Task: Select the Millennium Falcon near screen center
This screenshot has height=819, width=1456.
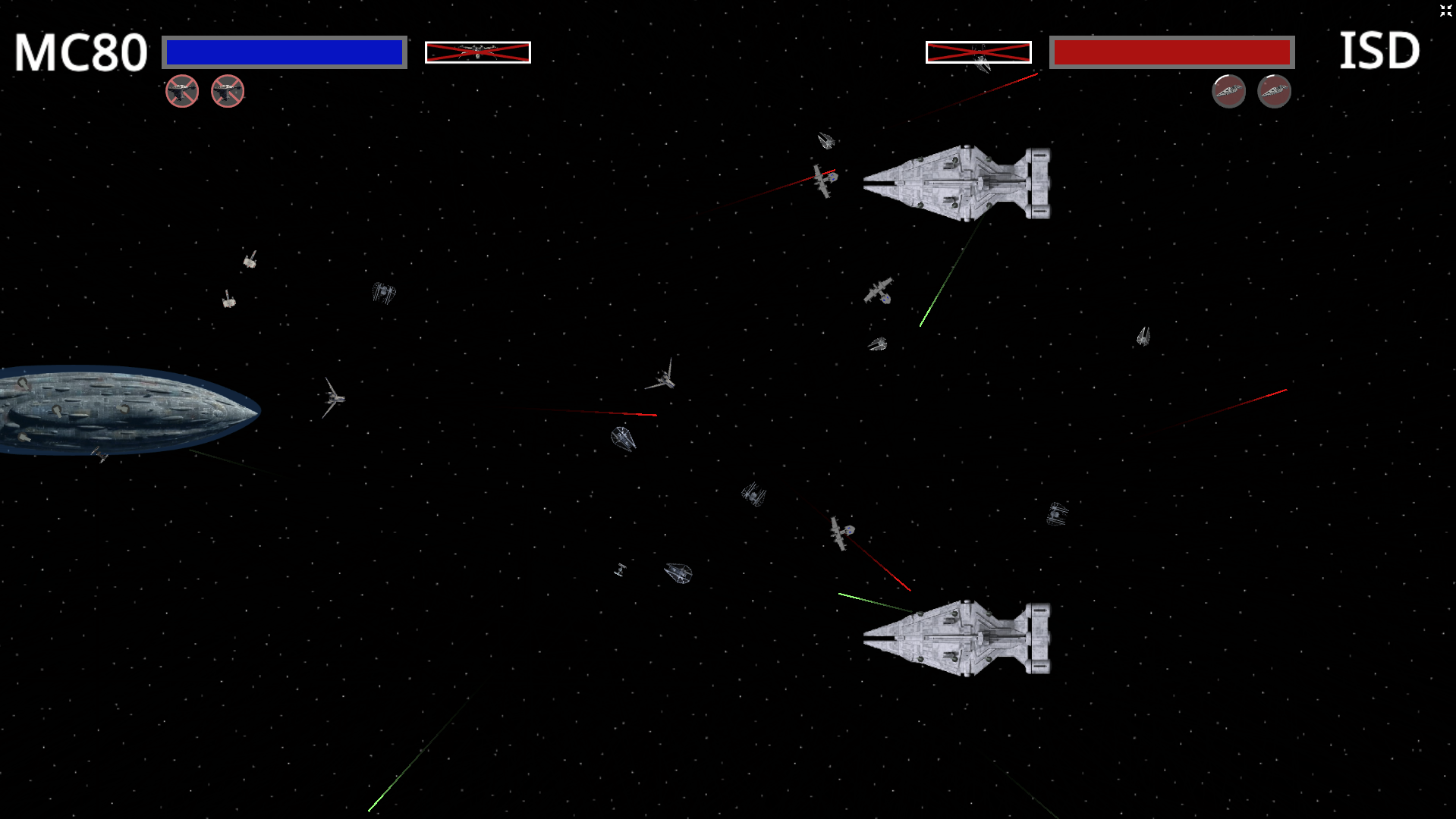Action: click(622, 438)
